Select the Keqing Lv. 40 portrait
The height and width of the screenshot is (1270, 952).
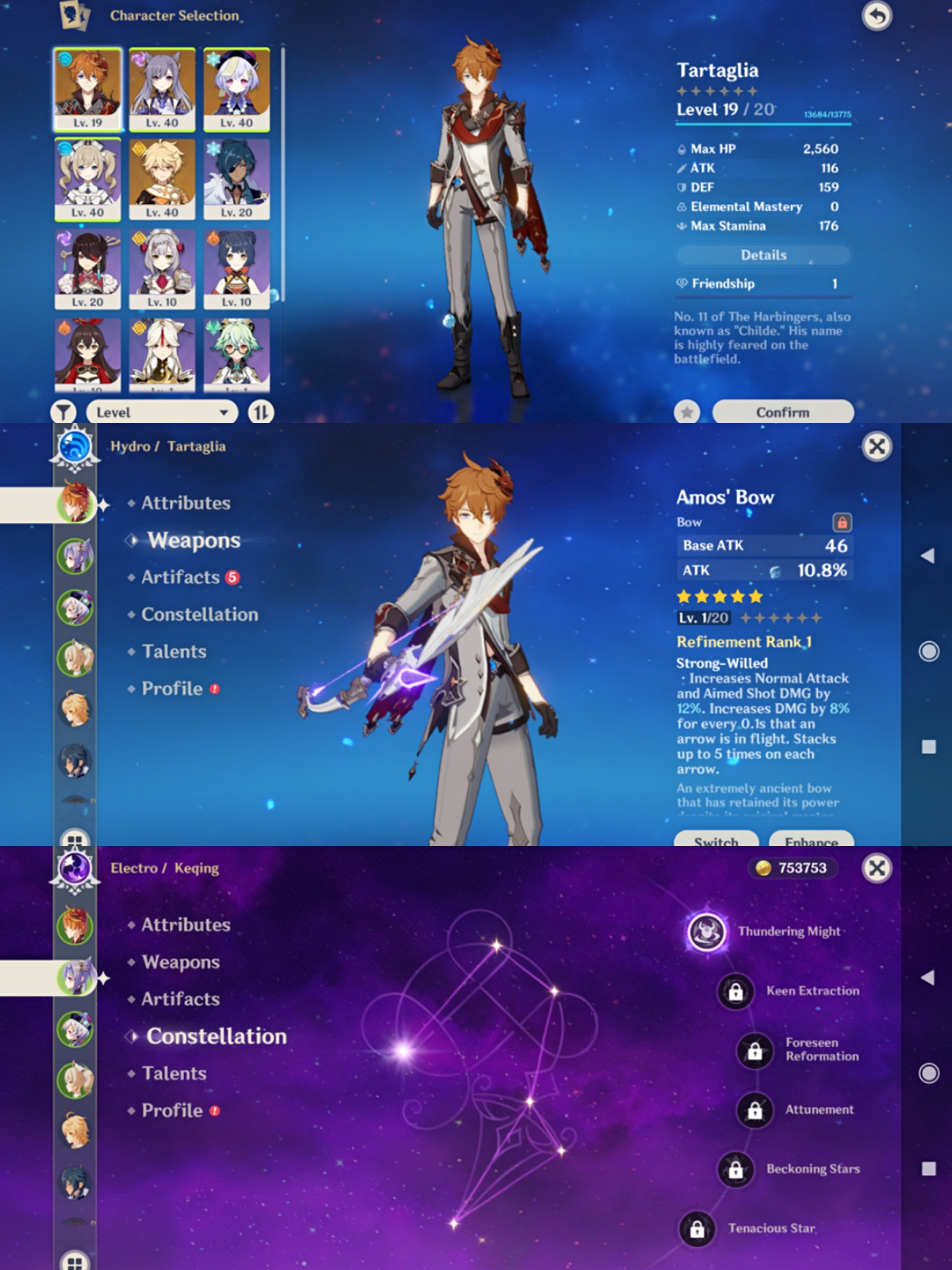162,89
